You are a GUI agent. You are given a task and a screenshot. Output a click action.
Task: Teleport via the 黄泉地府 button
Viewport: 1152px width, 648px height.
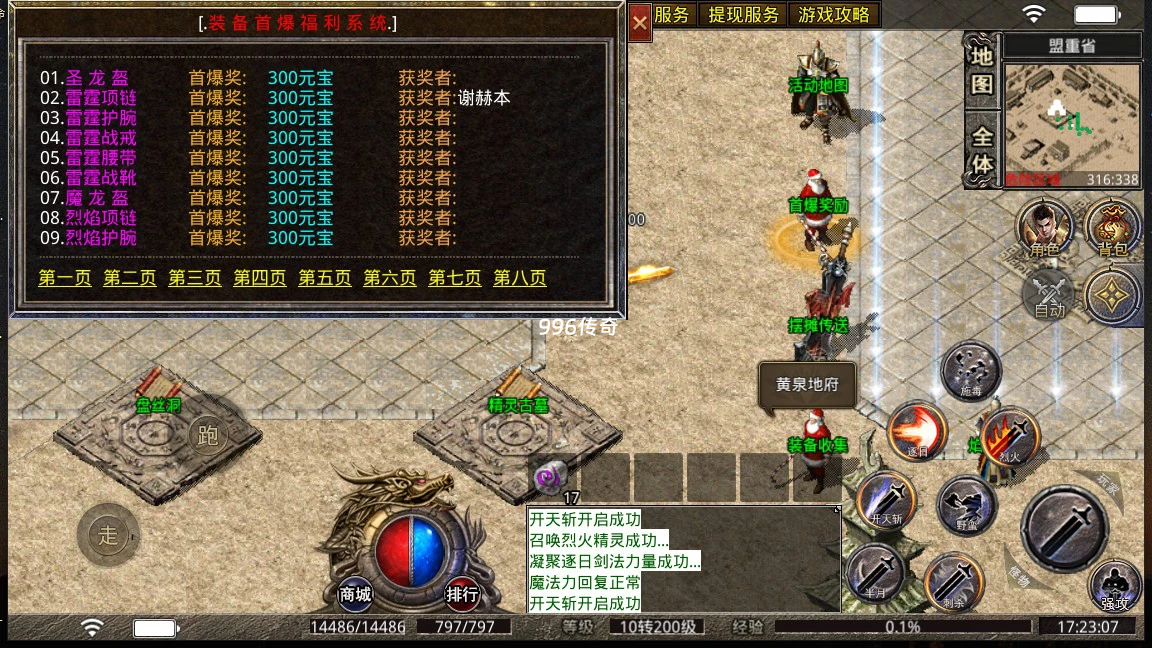(x=807, y=385)
